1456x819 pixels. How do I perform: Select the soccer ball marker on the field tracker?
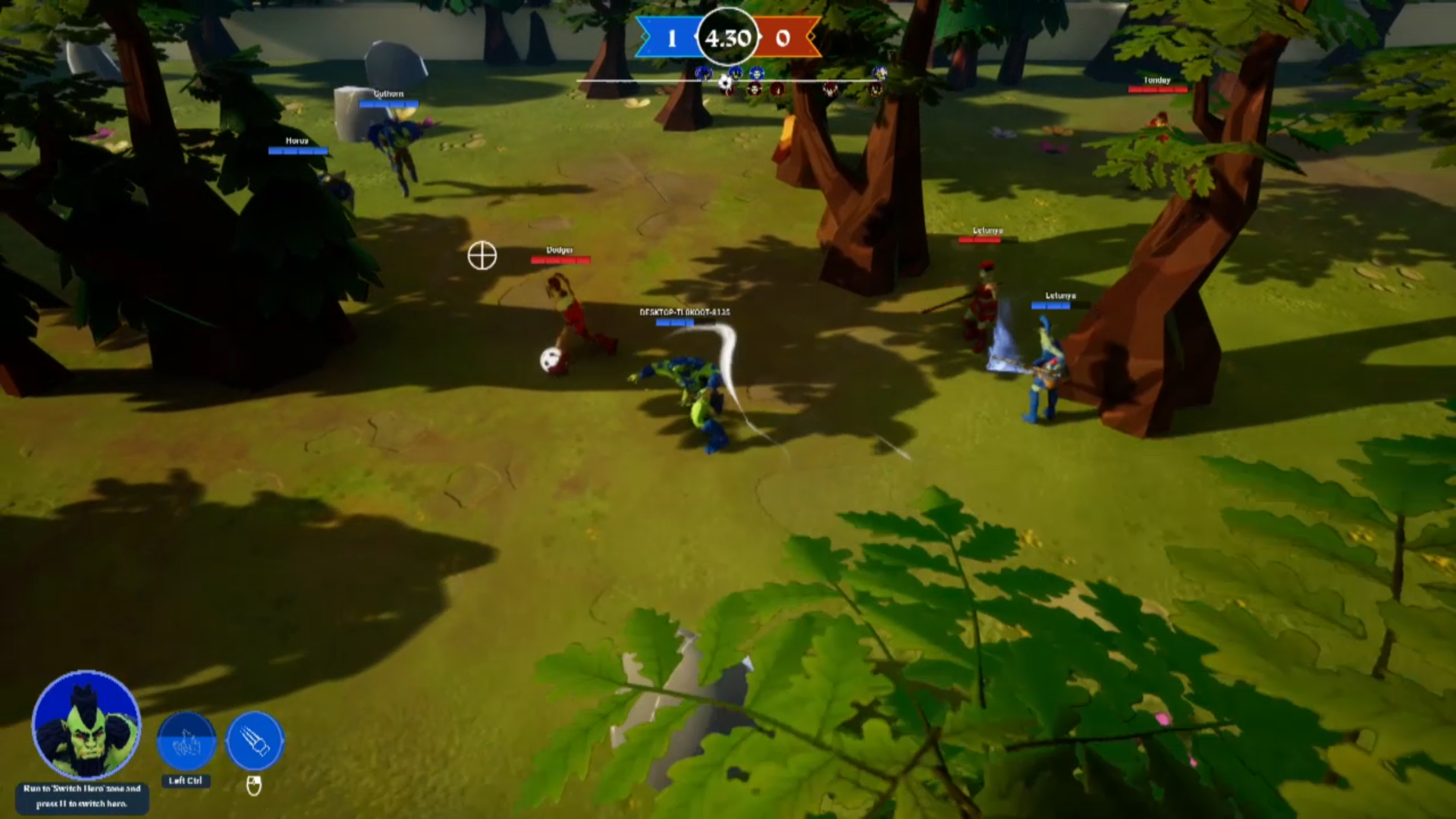[x=726, y=83]
